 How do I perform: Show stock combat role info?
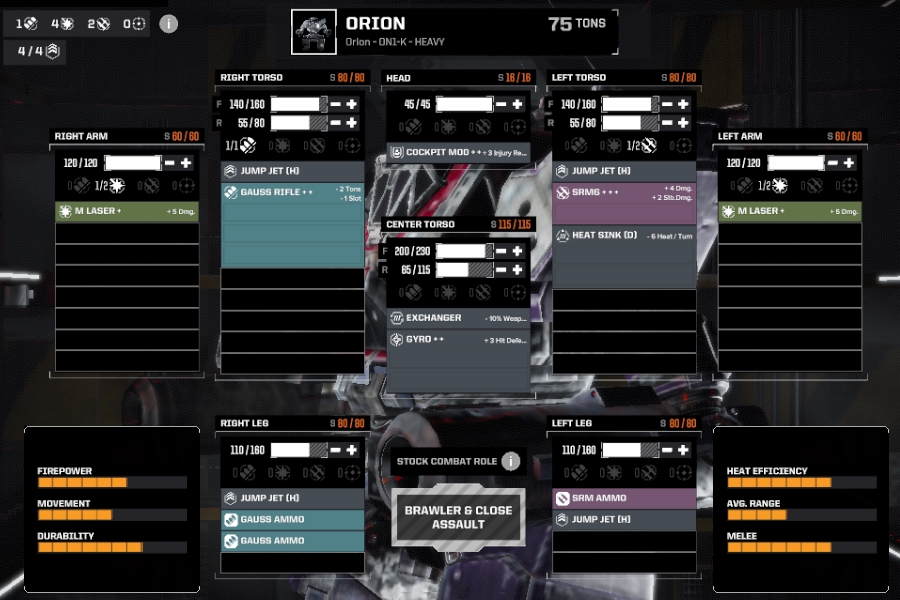coord(511,461)
